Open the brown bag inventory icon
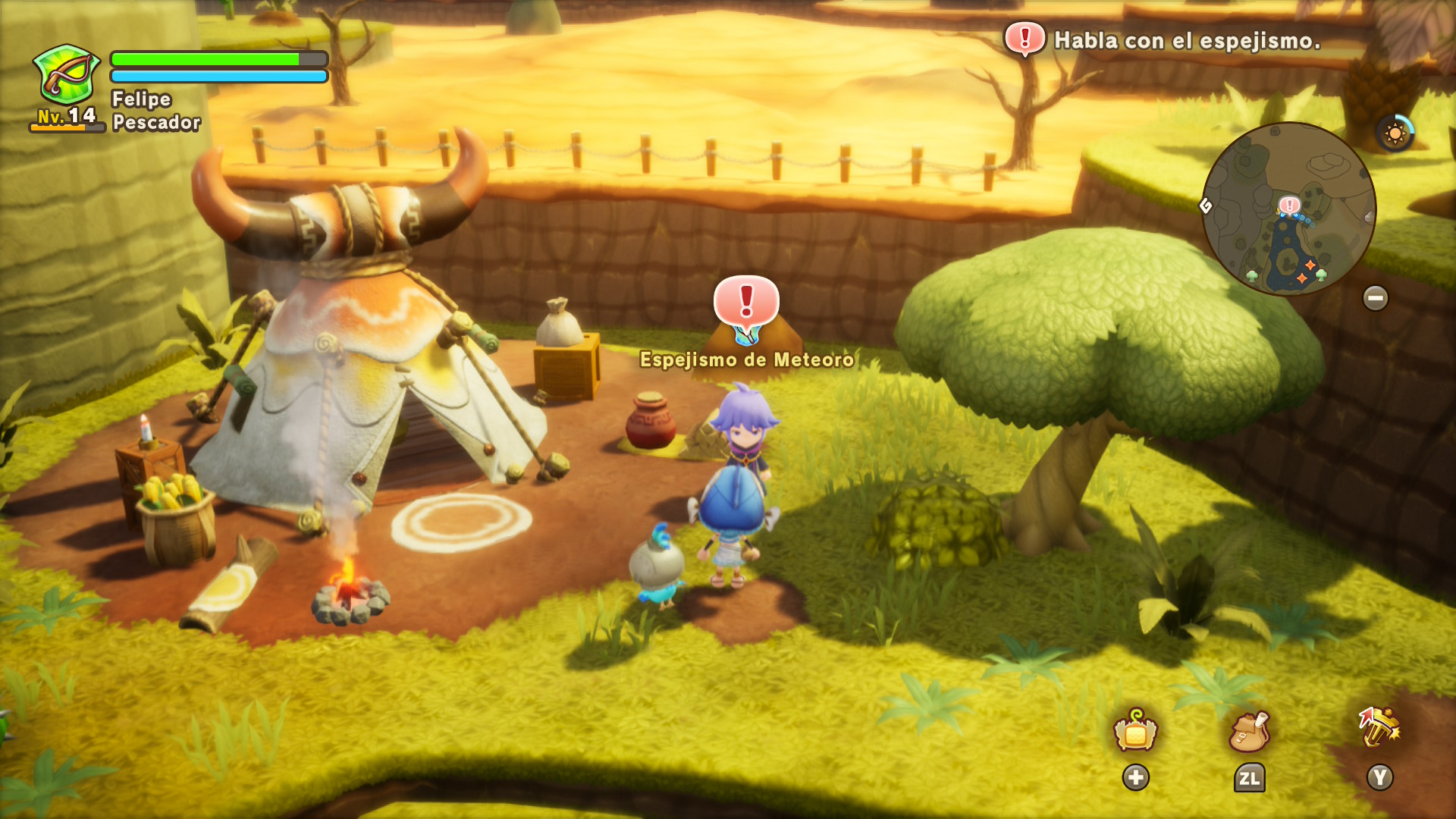The width and height of the screenshot is (1456, 819). tap(1248, 732)
